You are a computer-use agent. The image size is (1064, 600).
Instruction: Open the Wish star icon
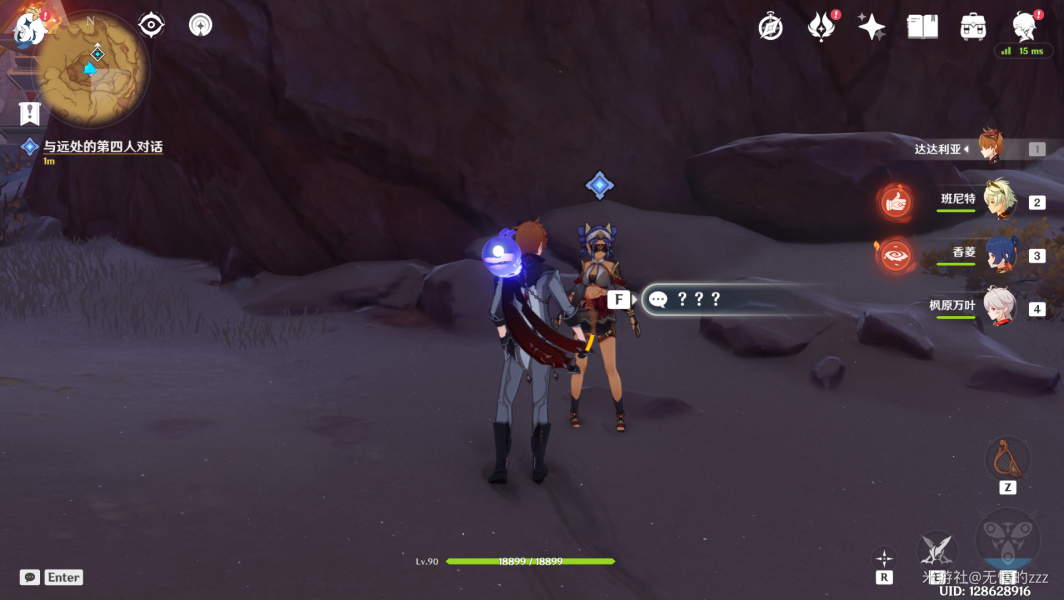click(x=871, y=27)
